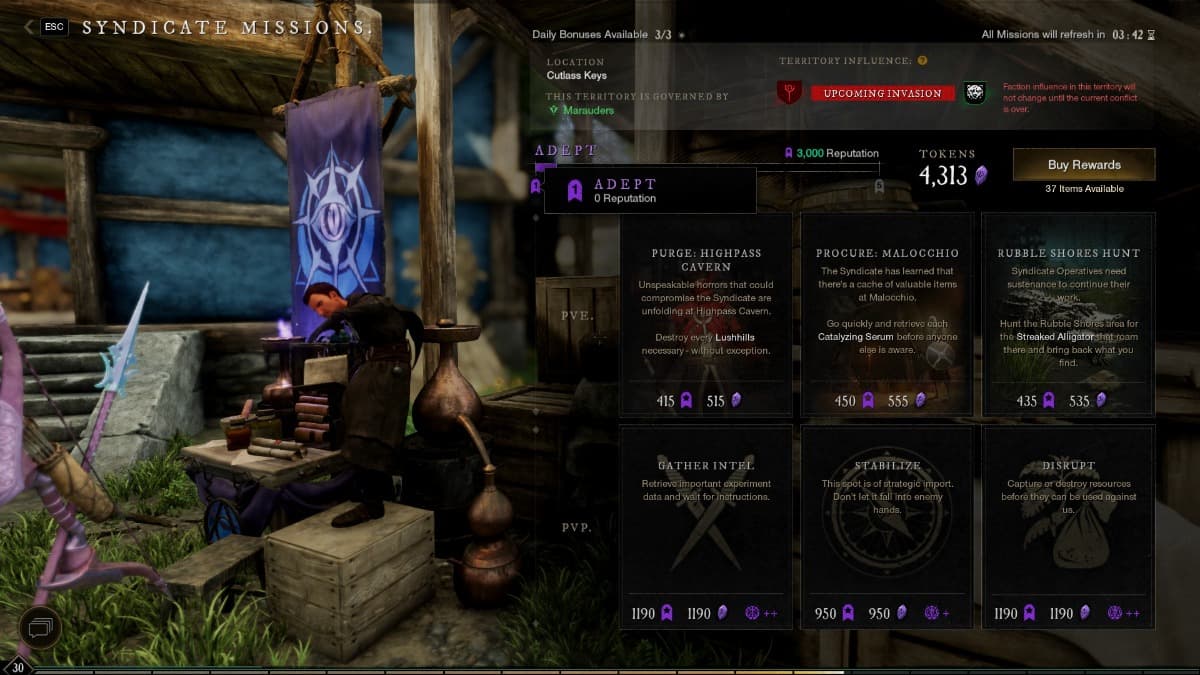Image resolution: width=1200 pixels, height=675 pixels.
Task: Go back with the ESC arrow button
Action: coord(45,27)
